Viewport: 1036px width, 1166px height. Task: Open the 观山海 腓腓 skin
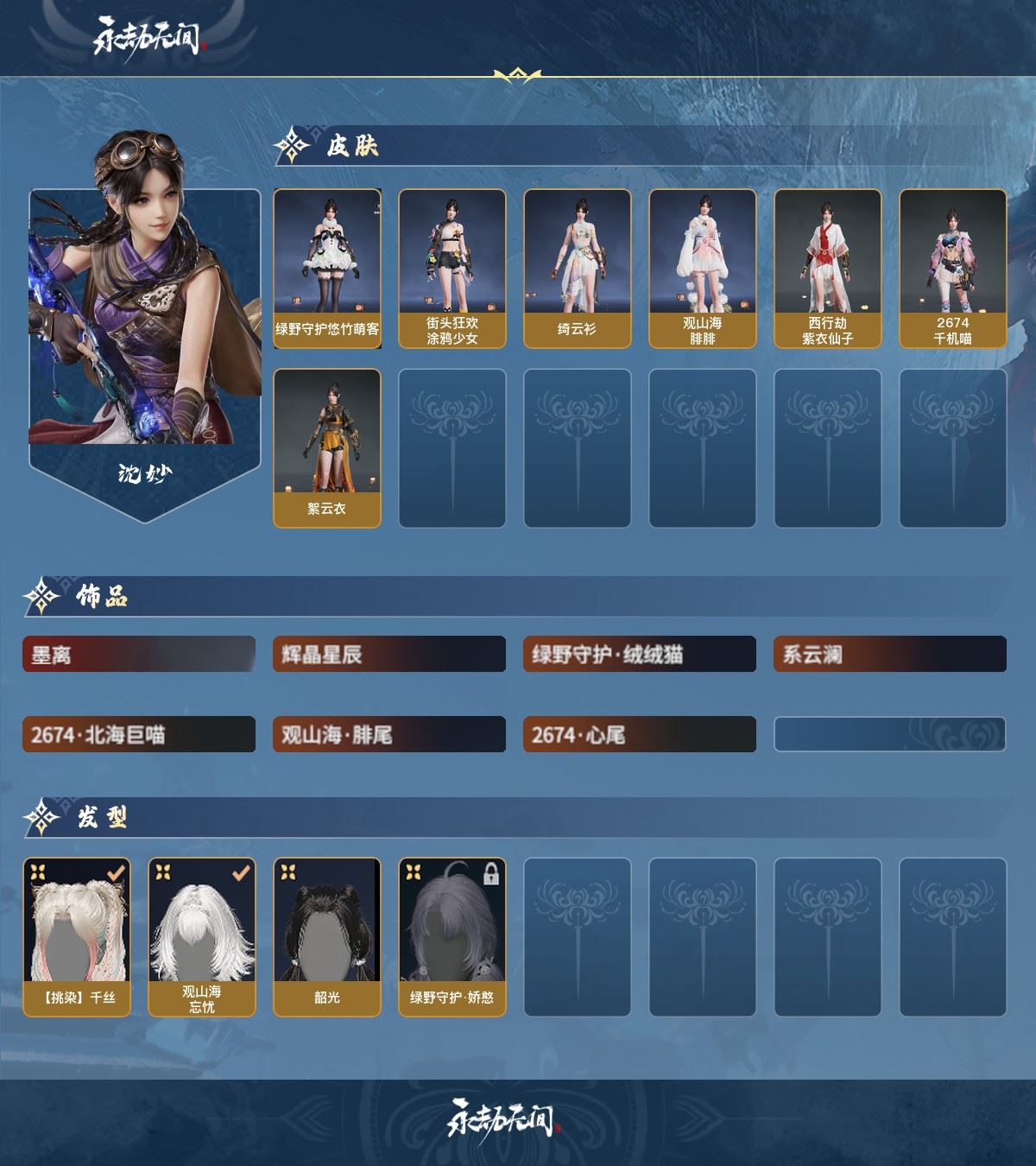pyautogui.click(x=702, y=269)
